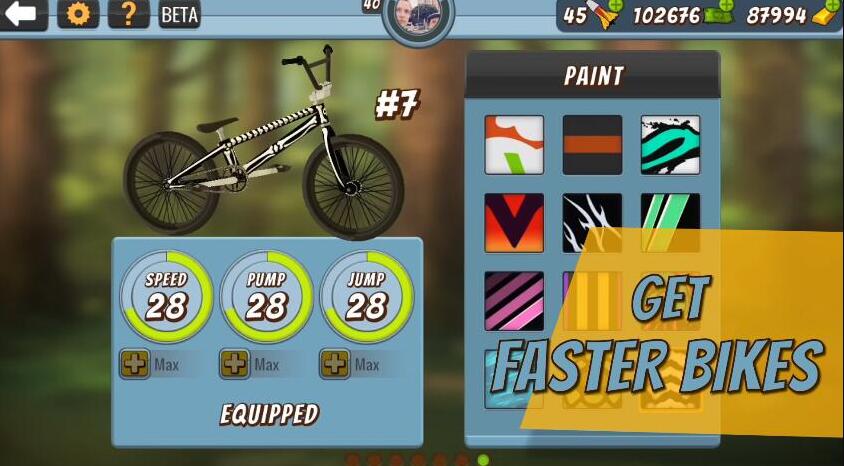
Task: Upgrade the Pump stat with plus button
Action: (235, 364)
